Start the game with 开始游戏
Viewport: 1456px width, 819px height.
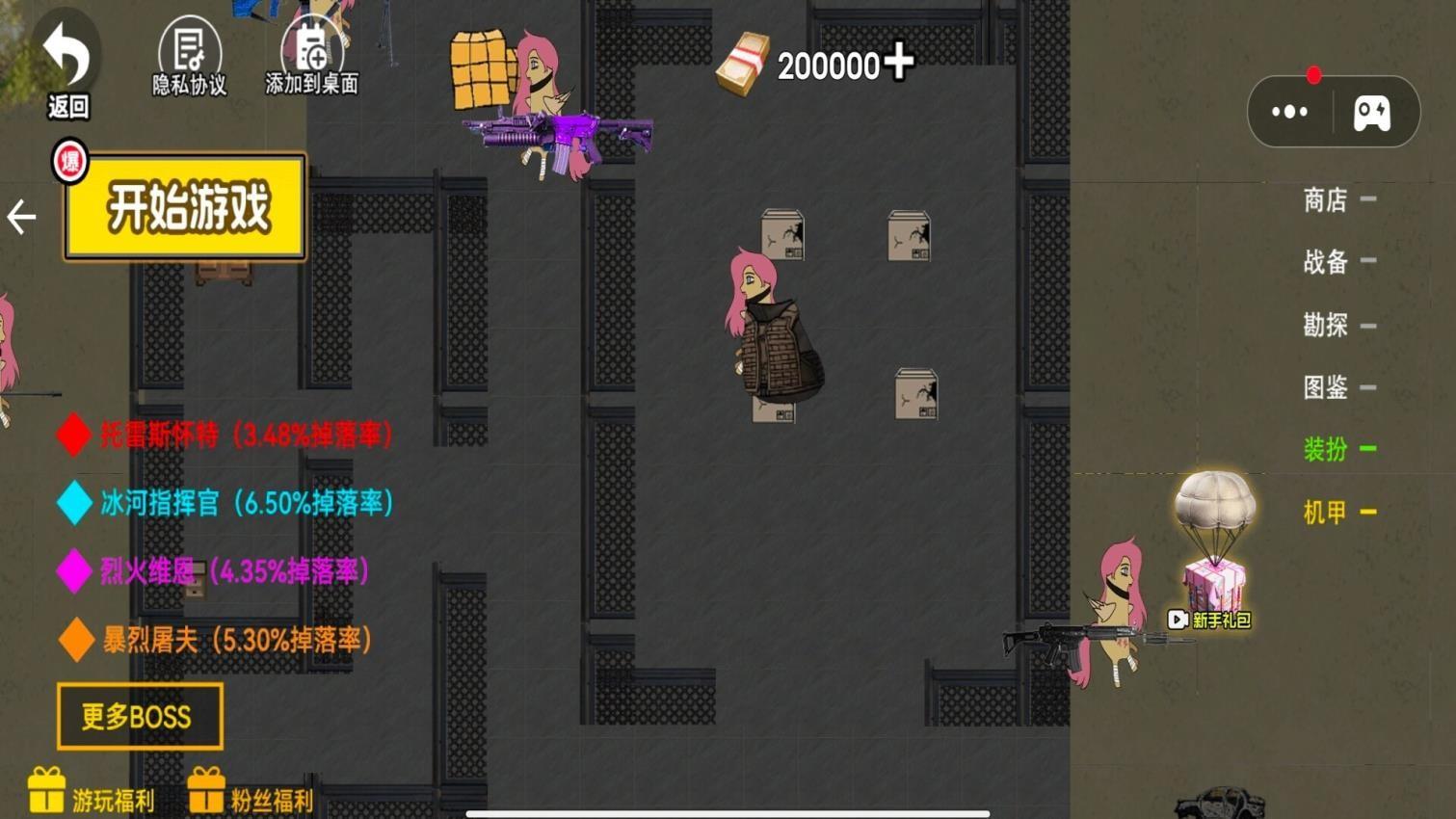click(x=185, y=206)
